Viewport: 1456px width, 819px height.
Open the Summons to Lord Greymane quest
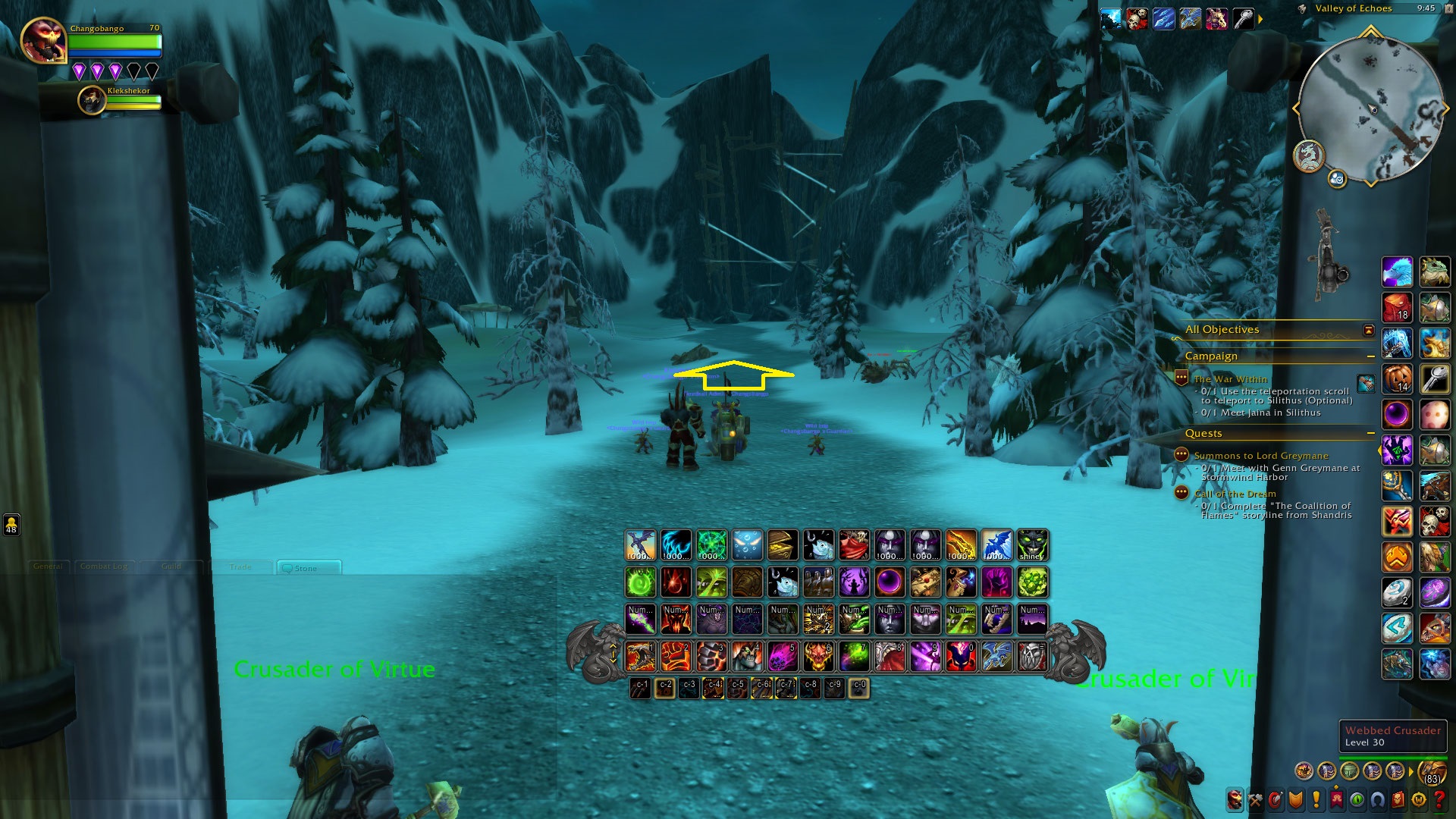pyautogui.click(x=1260, y=456)
